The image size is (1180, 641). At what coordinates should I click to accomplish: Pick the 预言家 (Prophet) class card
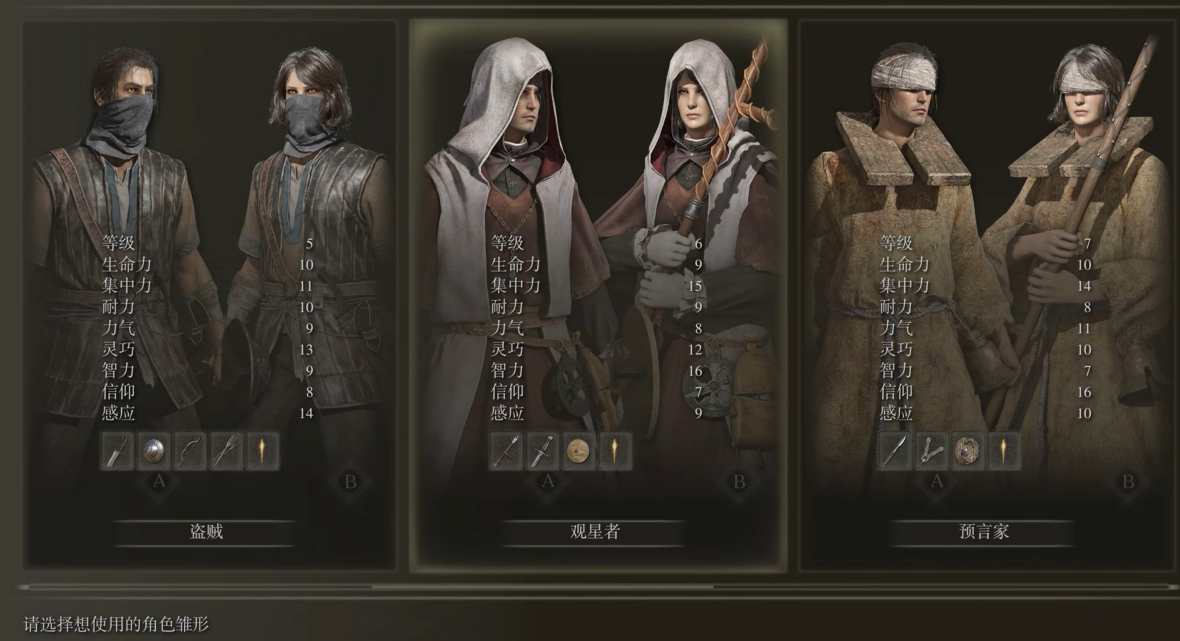[983, 532]
